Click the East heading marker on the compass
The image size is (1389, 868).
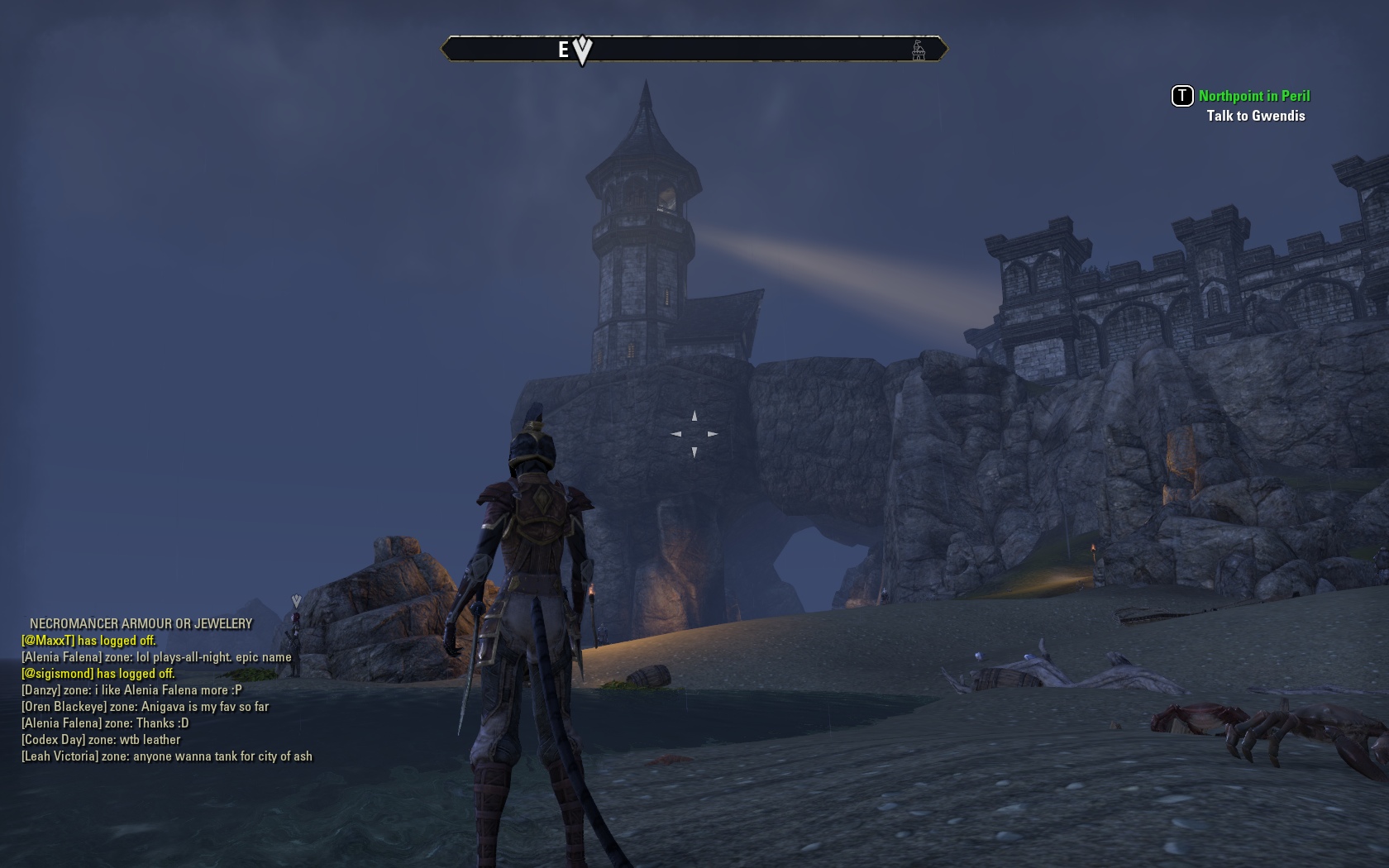[x=563, y=50]
